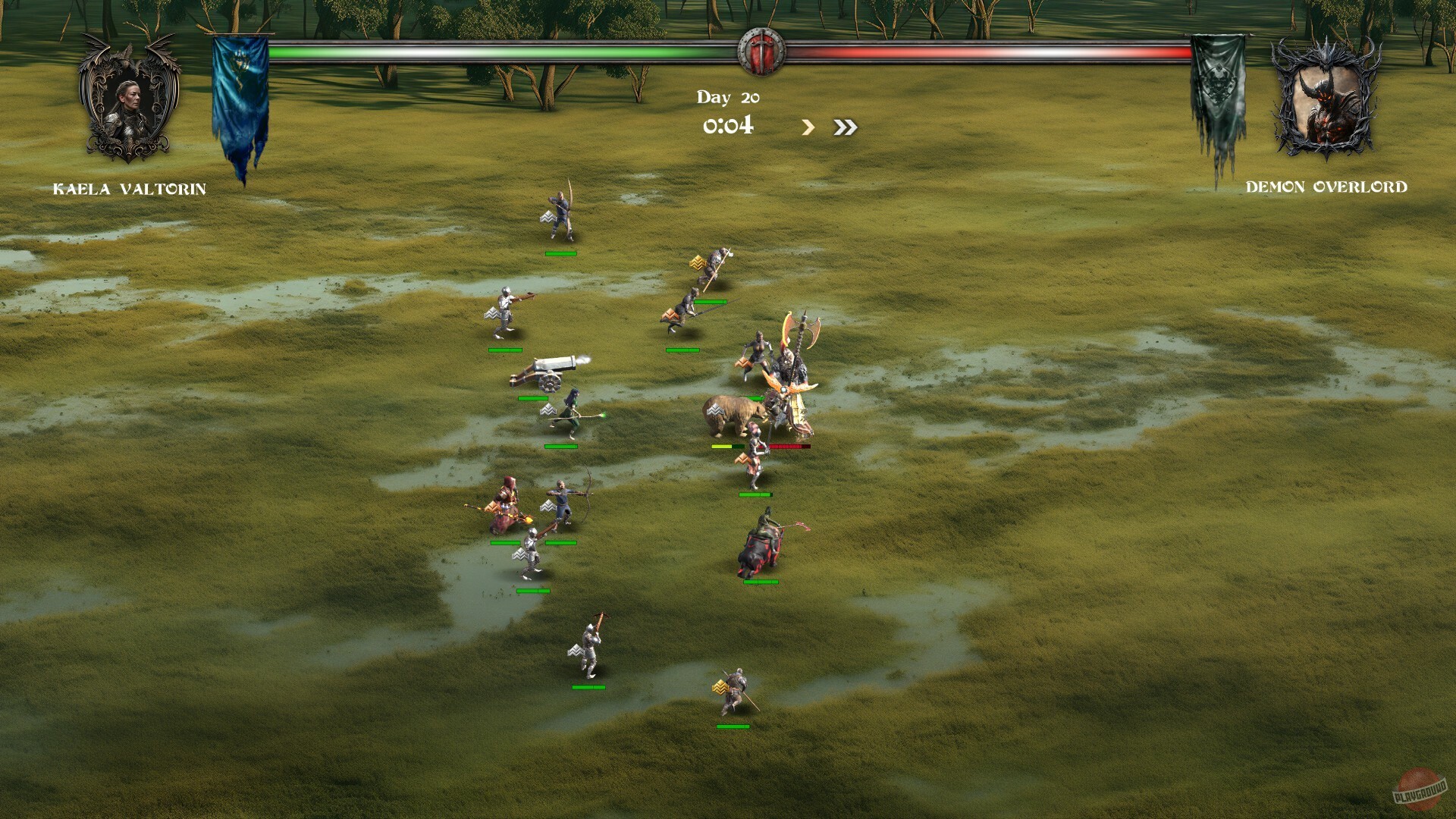This screenshot has width=1456, height=819.
Task: Click Kaela Valtorin's framed portrait
Action: (129, 102)
